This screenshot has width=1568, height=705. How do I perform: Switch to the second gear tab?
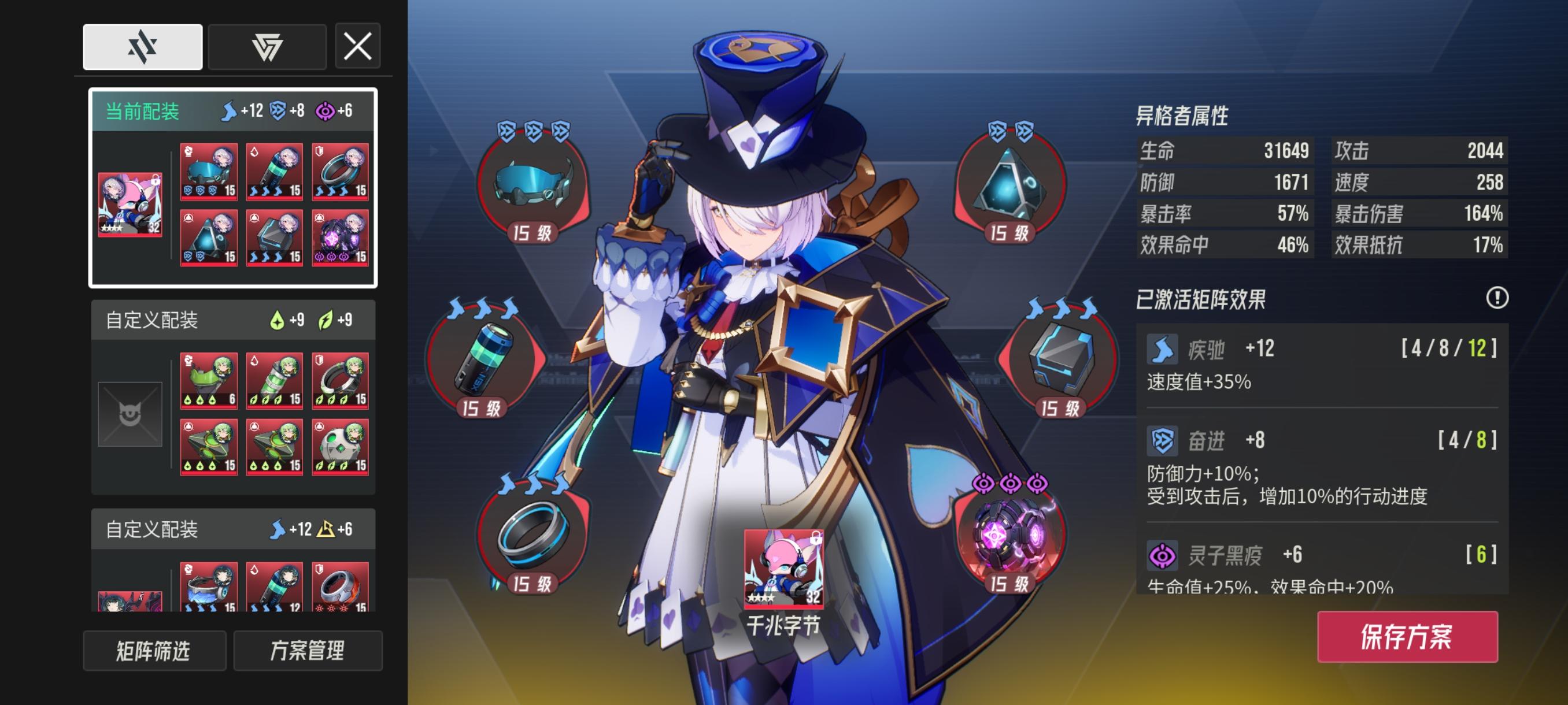click(x=267, y=47)
